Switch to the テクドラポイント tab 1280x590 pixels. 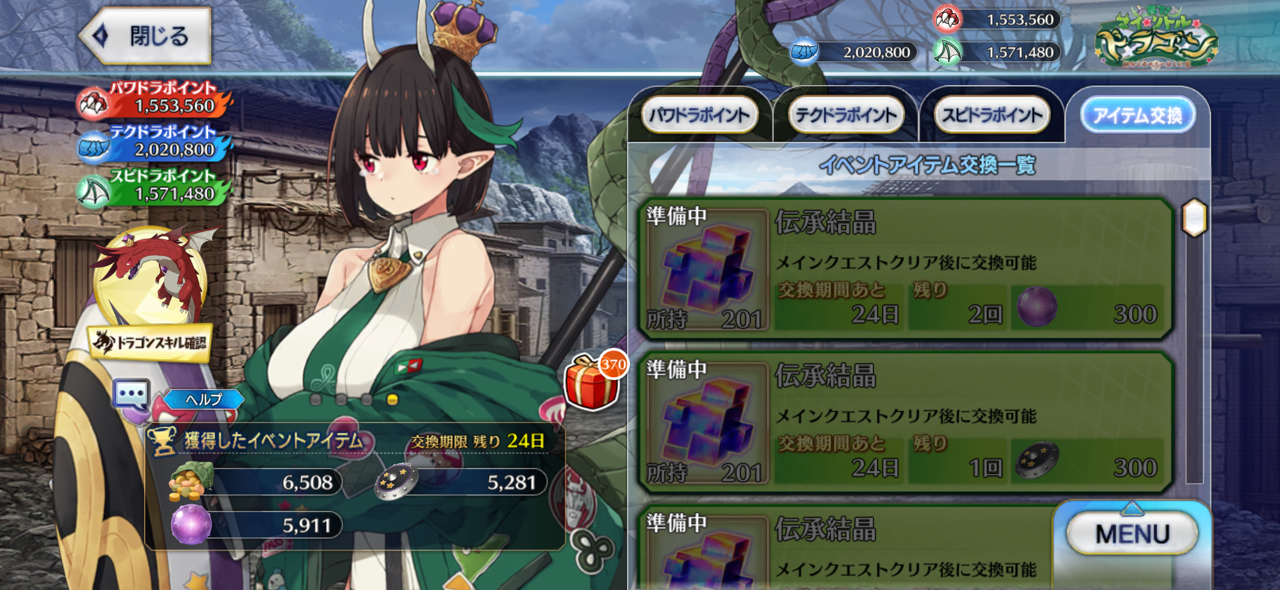(845, 115)
